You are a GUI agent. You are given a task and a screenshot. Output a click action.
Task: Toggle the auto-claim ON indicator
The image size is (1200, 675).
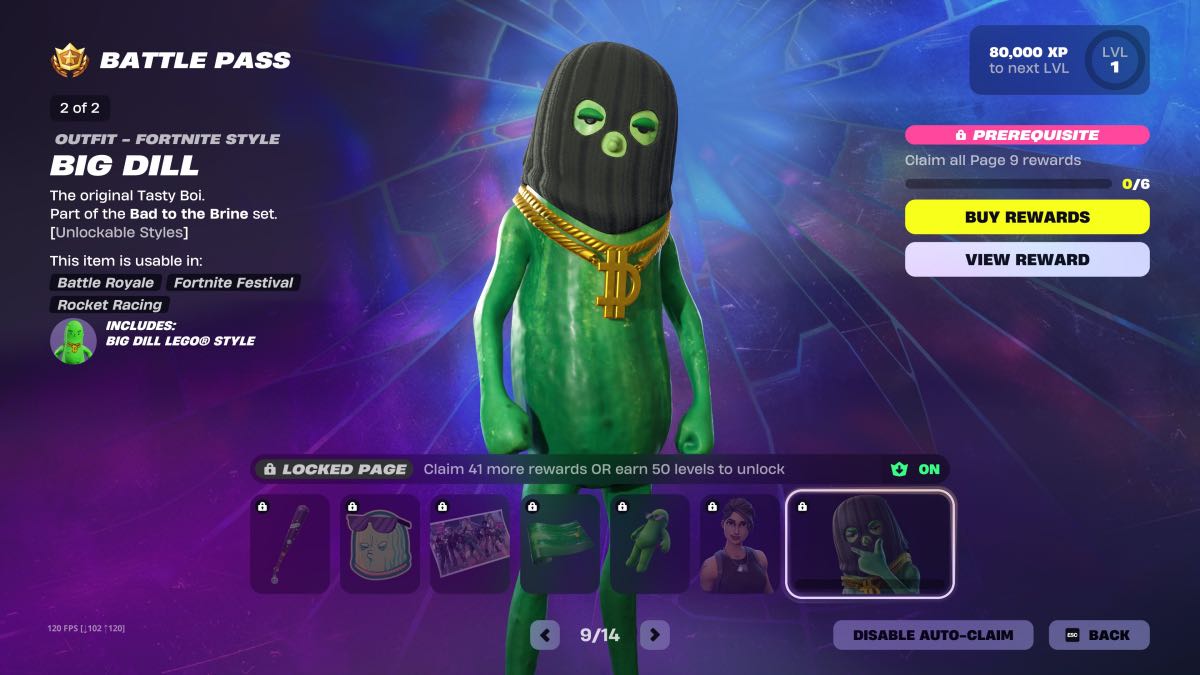click(916, 469)
